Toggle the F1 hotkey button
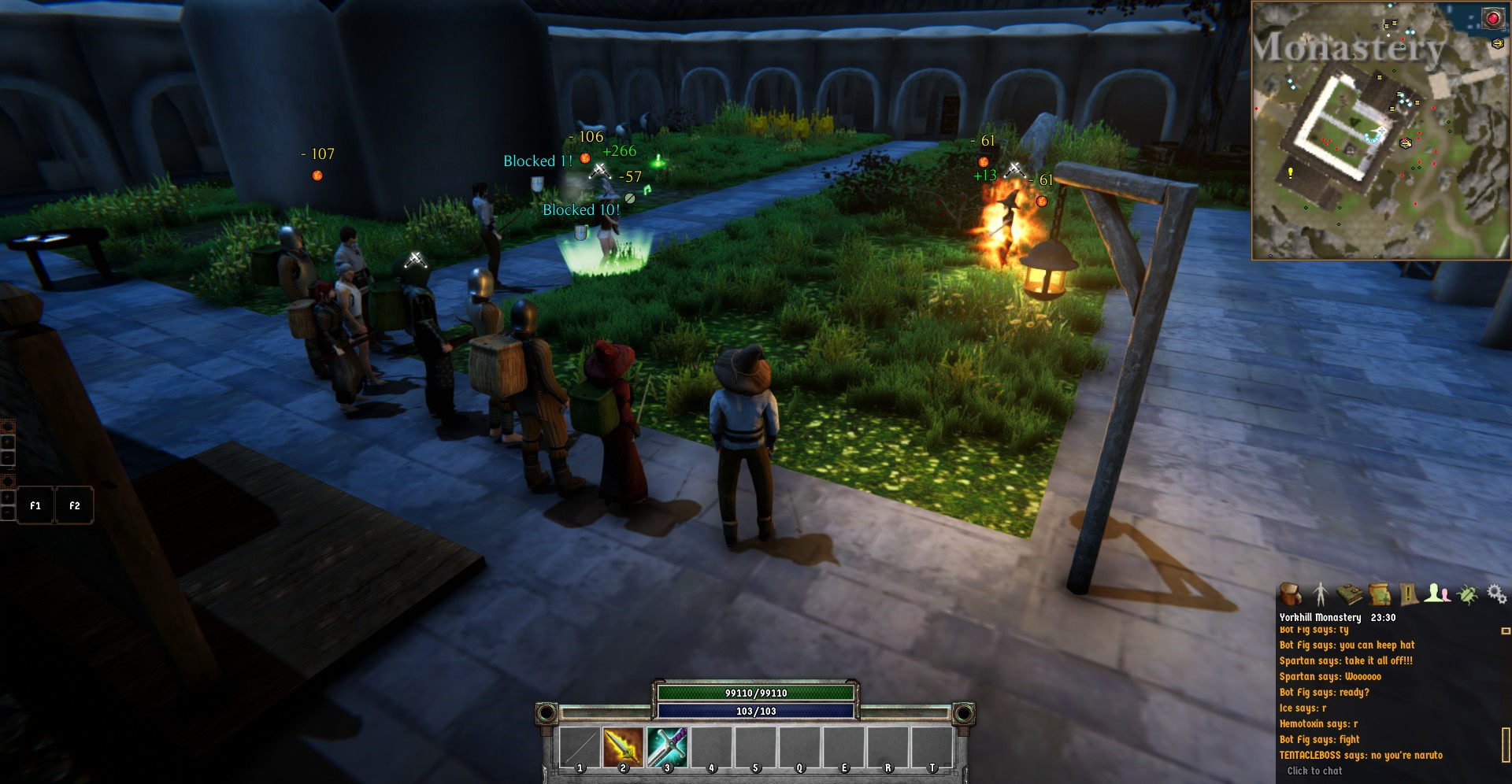Image resolution: width=1512 pixels, height=784 pixels. (34, 505)
